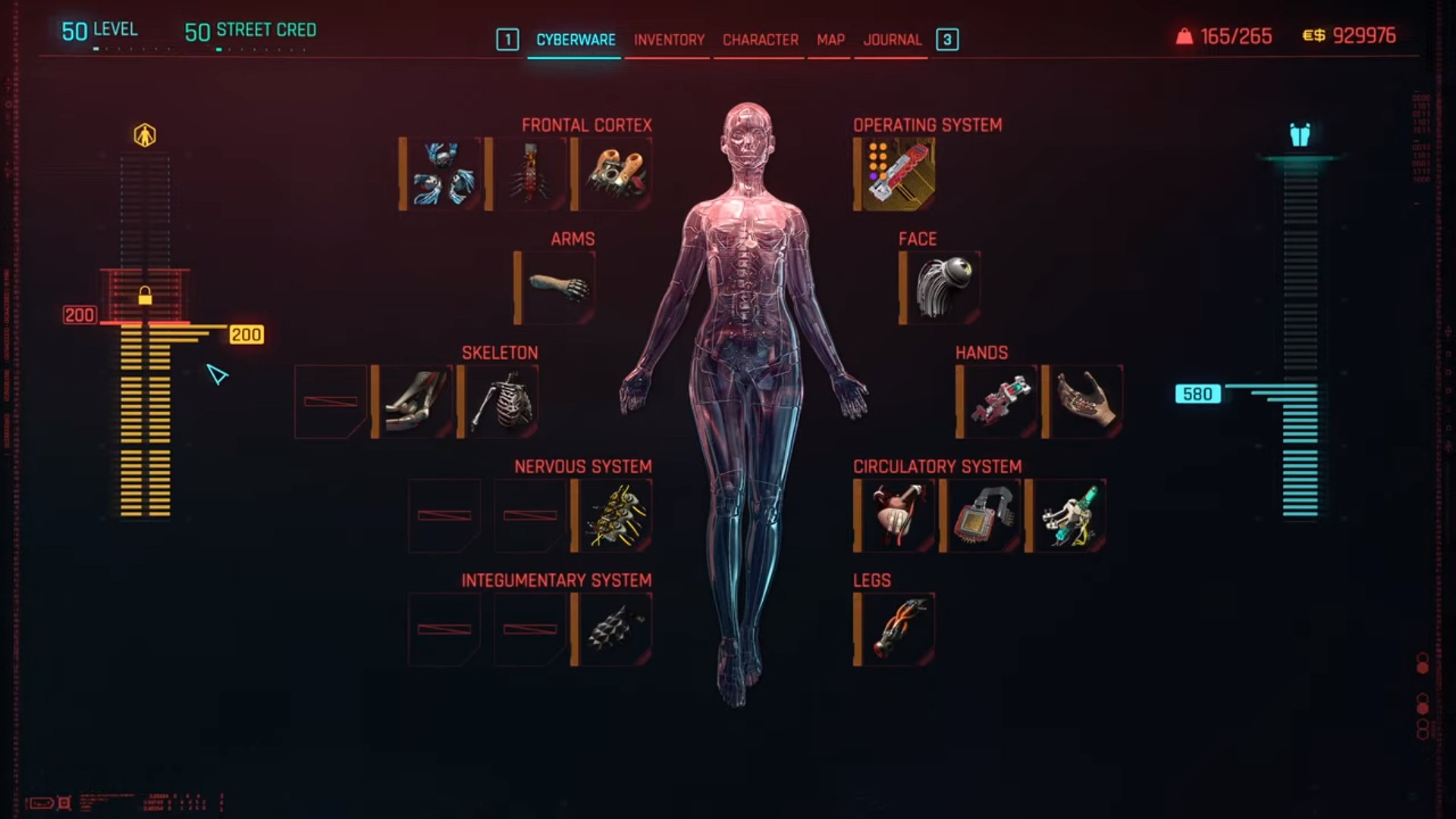The height and width of the screenshot is (819, 1456).
Task: Select the Operating System cyberware chip
Action: 895,174
